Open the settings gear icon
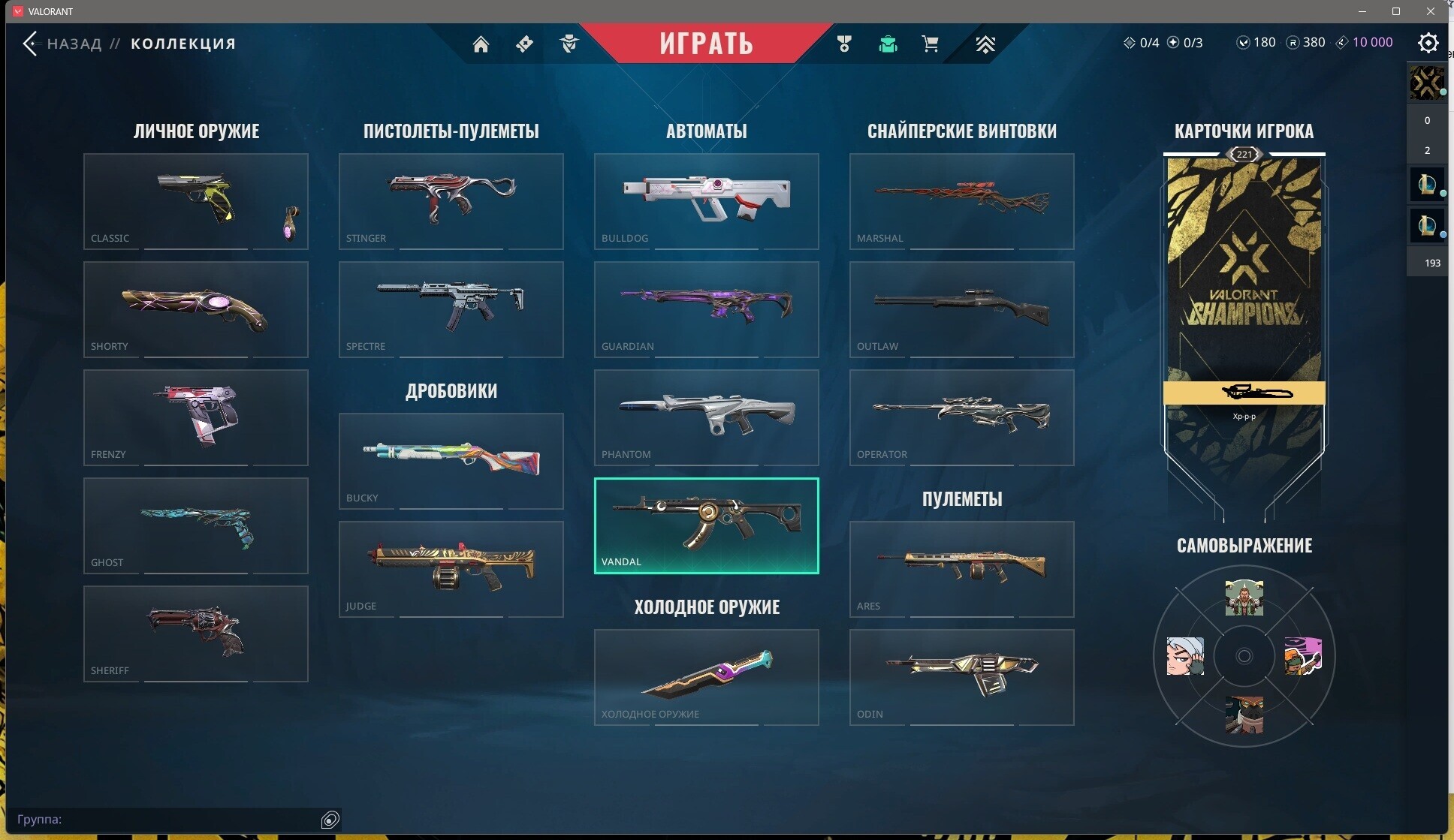Image resolution: width=1454 pixels, height=840 pixels. [1428, 43]
